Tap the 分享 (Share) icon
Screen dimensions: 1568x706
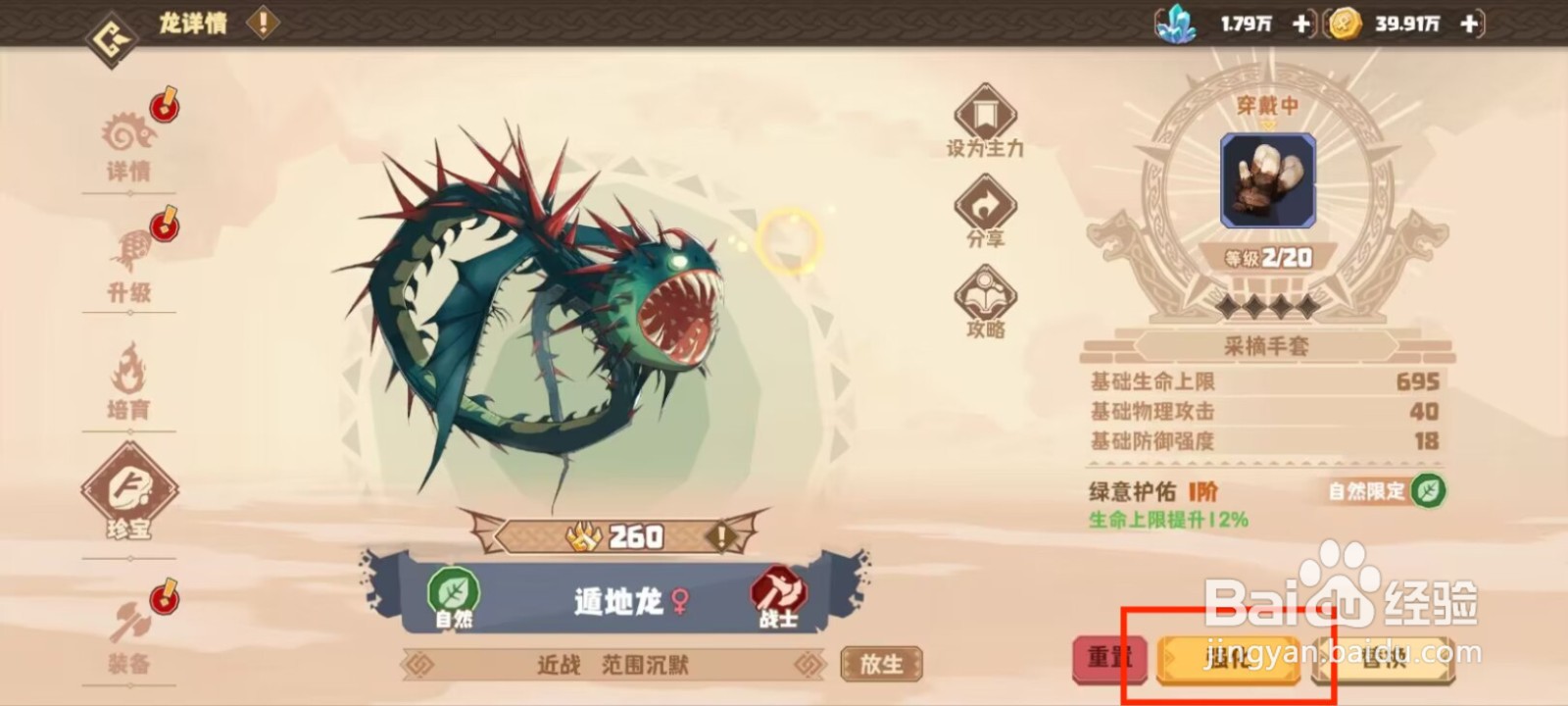click(x=985, y=206)
